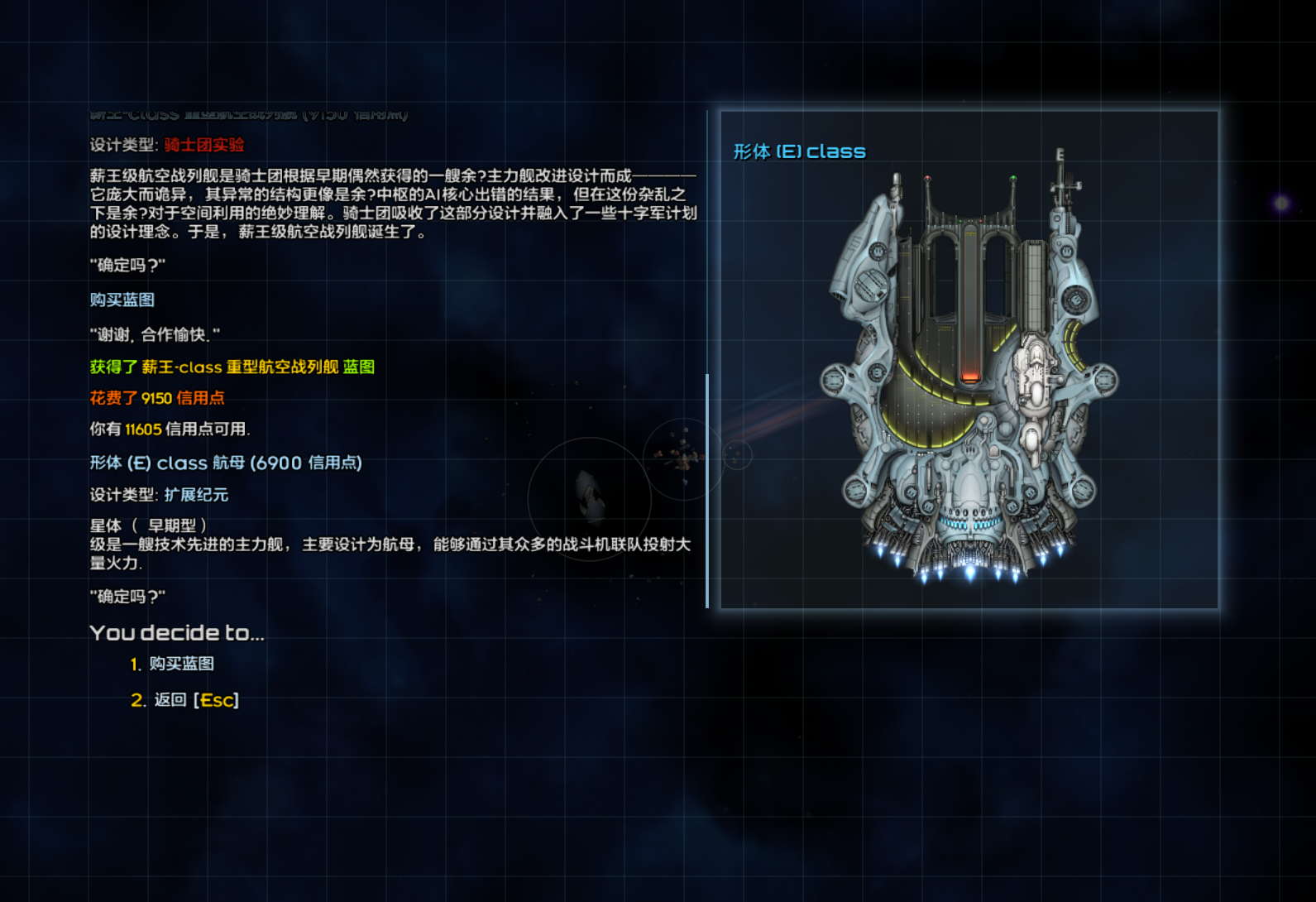Choose option 1 购买蓝图 to buy blueprint
This screenshot has width=1316, height=902.
coord(181,664)
